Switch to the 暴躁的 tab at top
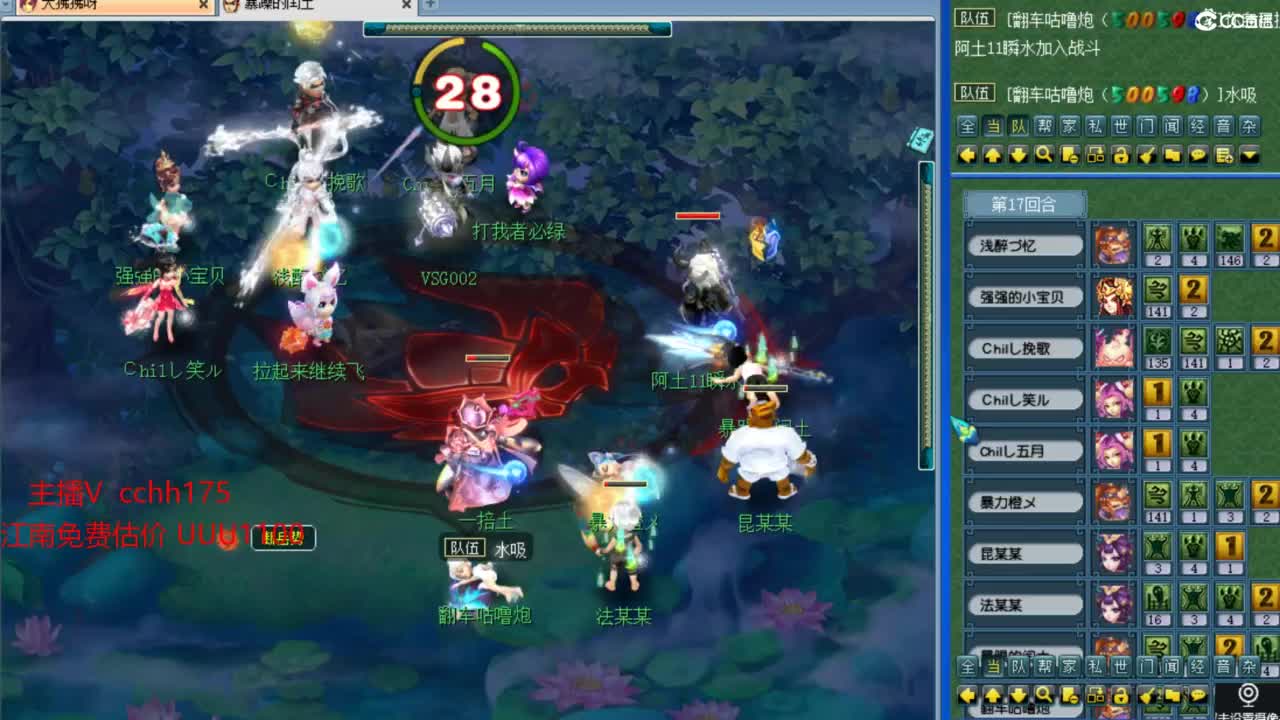 click(x=305, y=7)
